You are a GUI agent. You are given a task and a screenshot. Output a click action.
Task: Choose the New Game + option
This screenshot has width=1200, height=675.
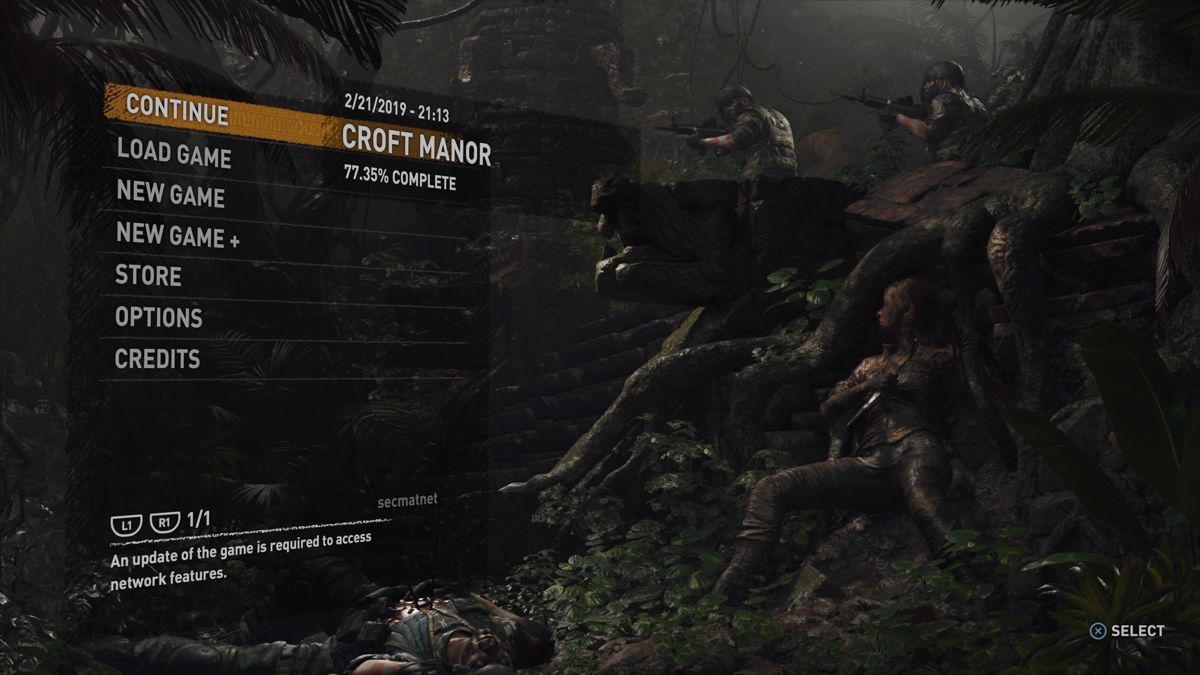click(x=178, y=236)
